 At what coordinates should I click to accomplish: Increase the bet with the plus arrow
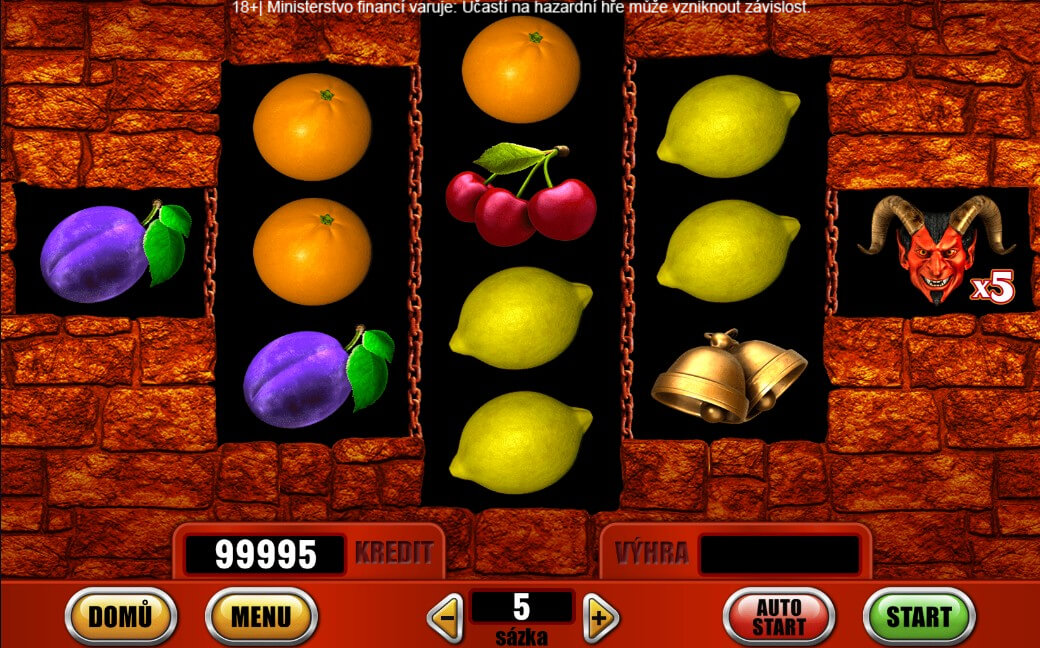click(599, 618)
